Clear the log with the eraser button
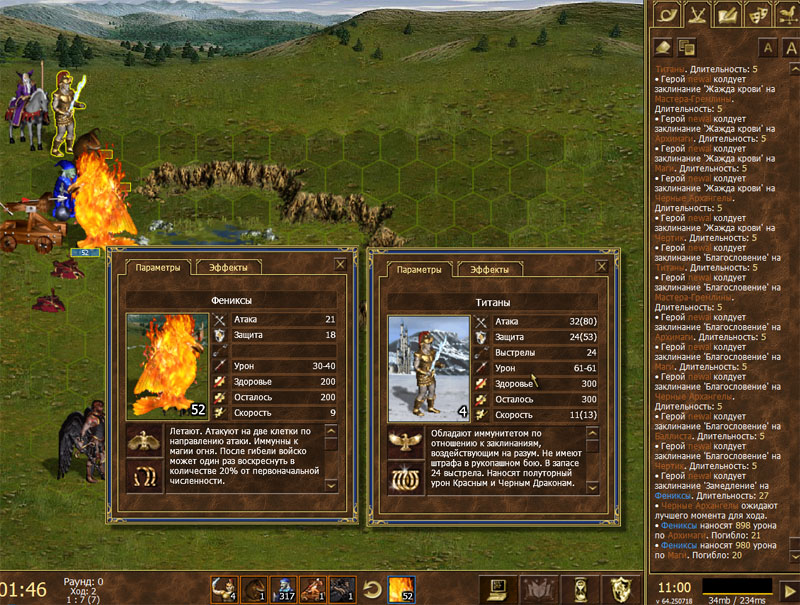Viewport: 800px width, 605px height. (x=662, y=47)
